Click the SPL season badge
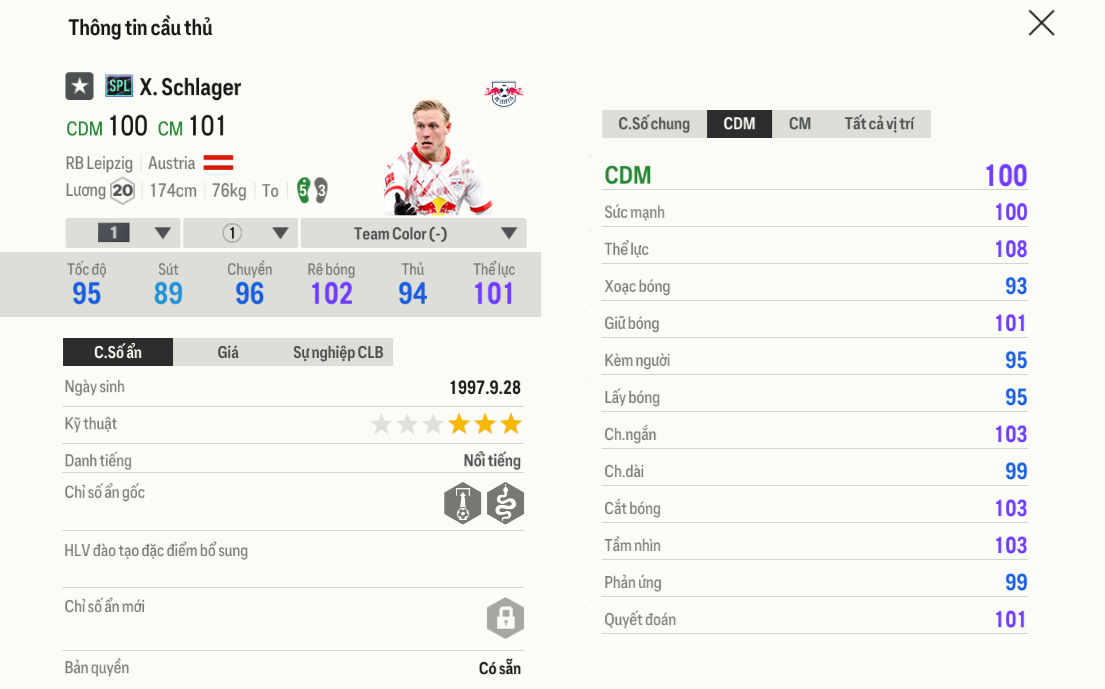The width and height of the screenshot is (1105, 689). (x=119, y=87)
